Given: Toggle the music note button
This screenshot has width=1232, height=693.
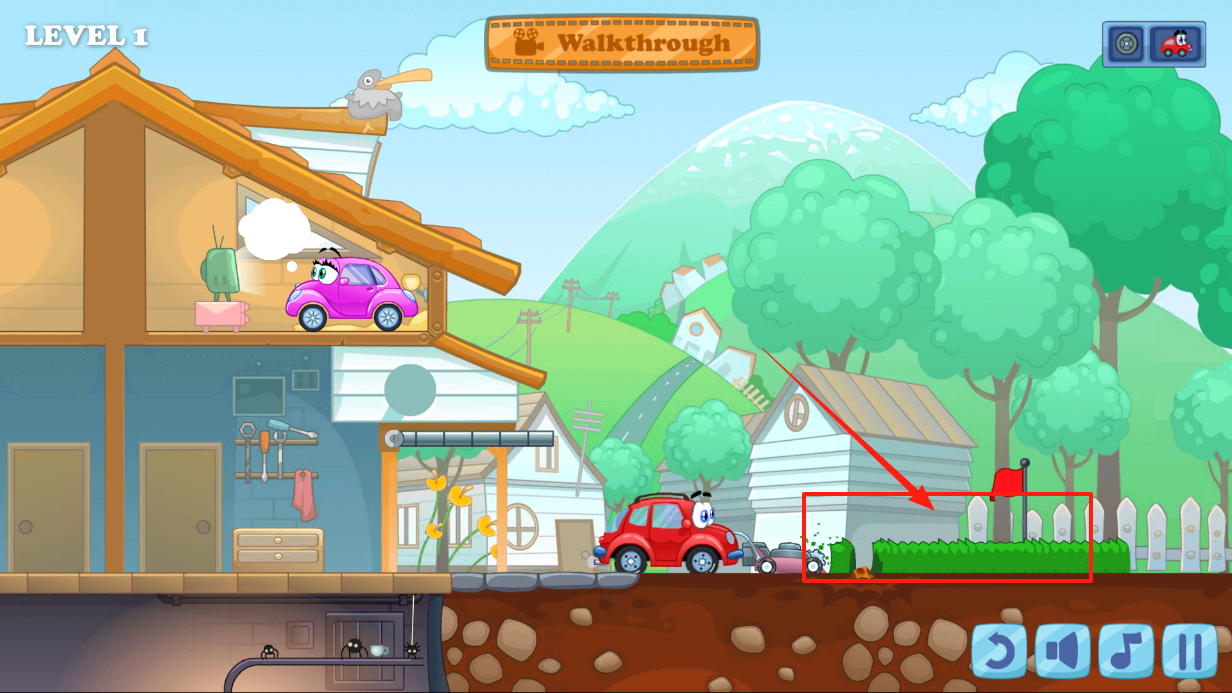Looking at the screenshot, I should click(1126, 651).
